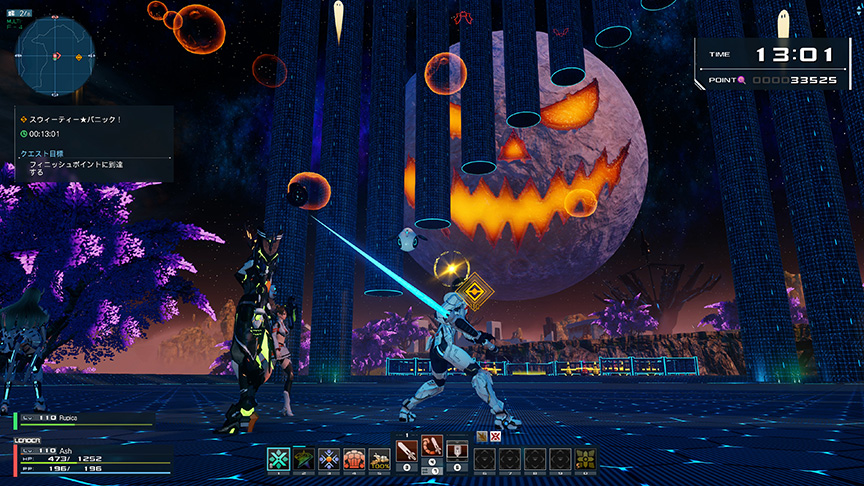864x486 pixels.
Task: Activate the teal cross-pattern hotbar skill
Action: click(279, 458)
